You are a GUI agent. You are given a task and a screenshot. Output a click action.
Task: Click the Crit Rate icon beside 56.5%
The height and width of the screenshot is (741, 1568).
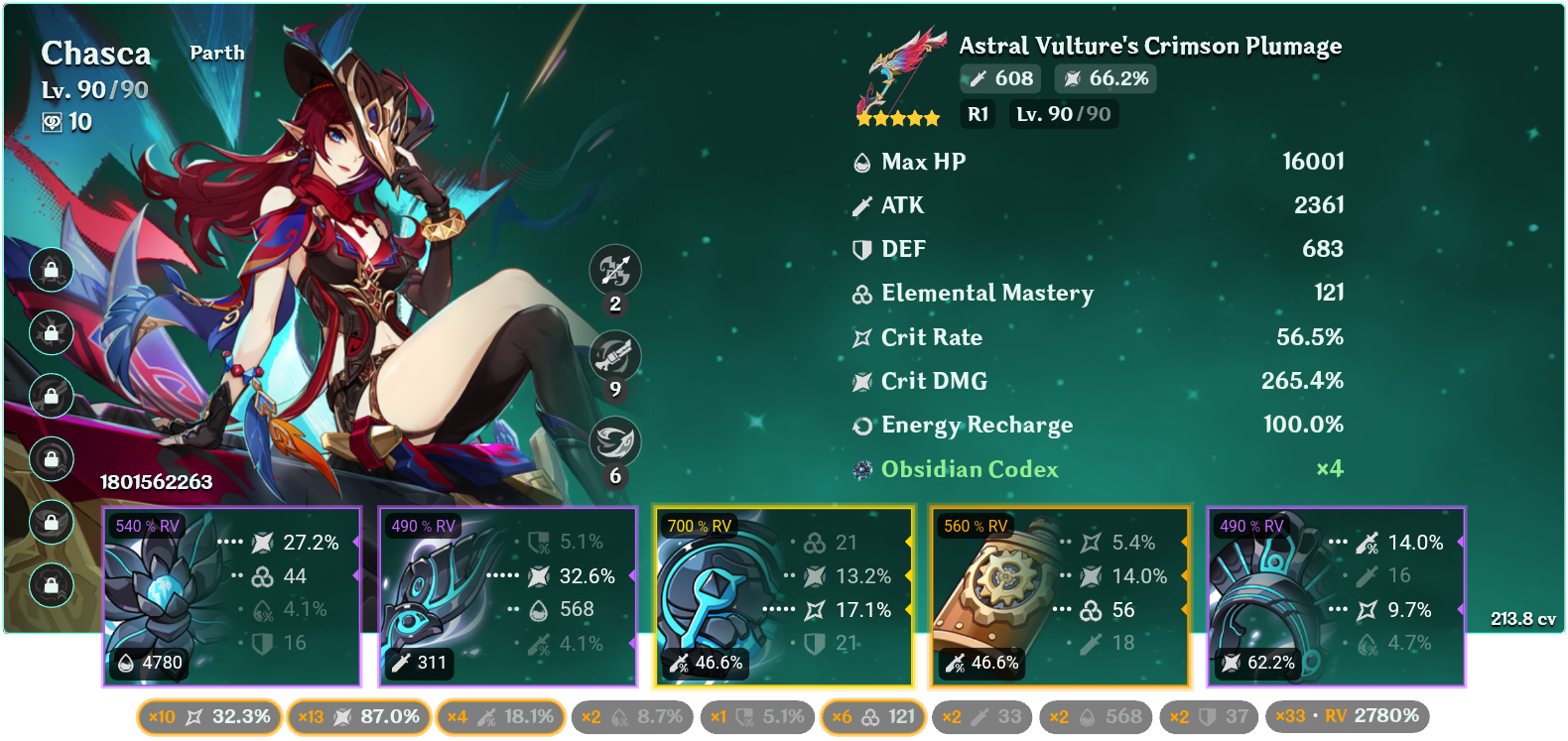(x=860, y=337)
